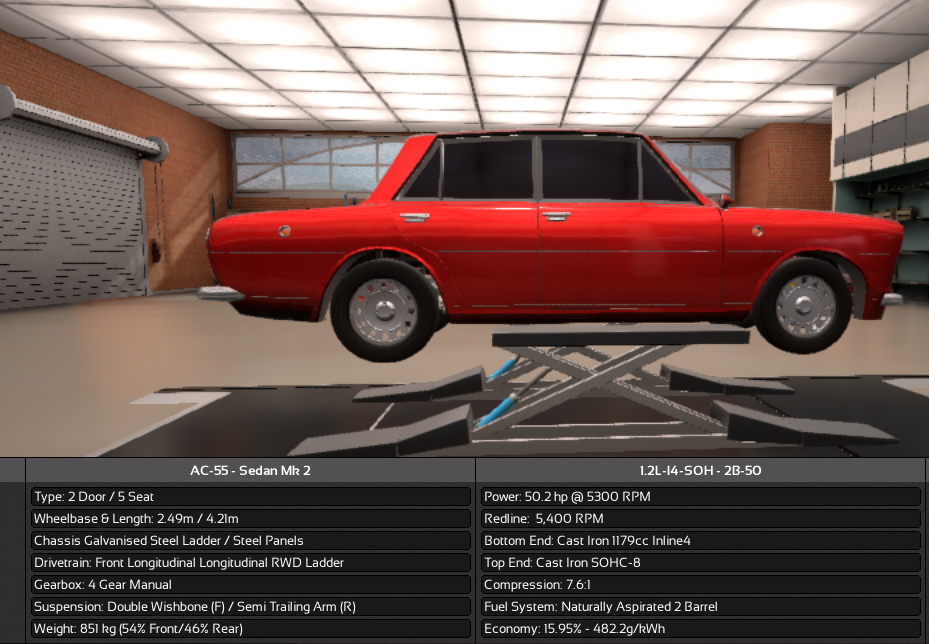Select the AC-55 - Sedan Mk 2 header

251,470
